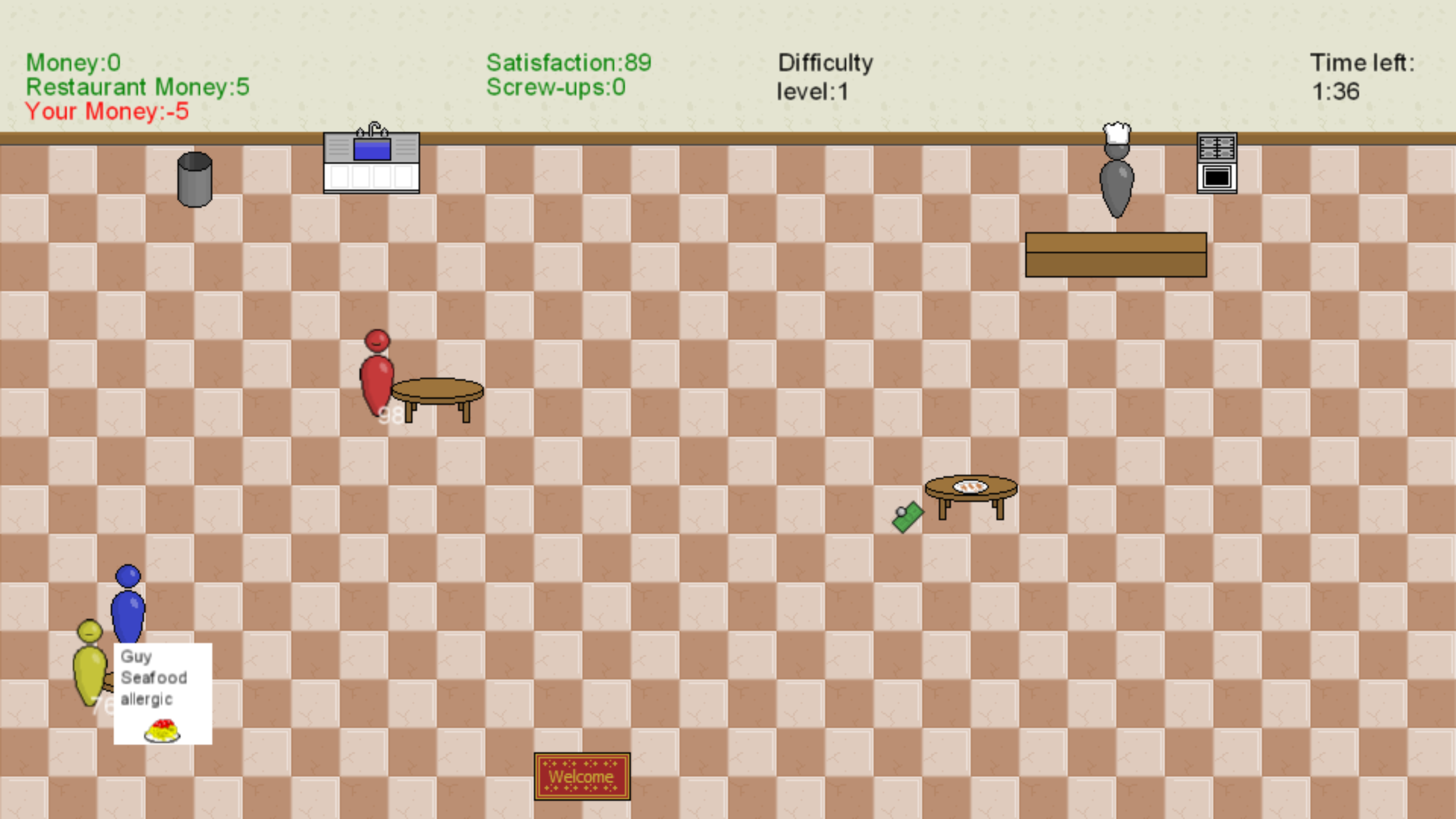Click the Difficulty level:1 indicator
The width and height of the screenshot is (1456, 819).
(x=825, y=76)
